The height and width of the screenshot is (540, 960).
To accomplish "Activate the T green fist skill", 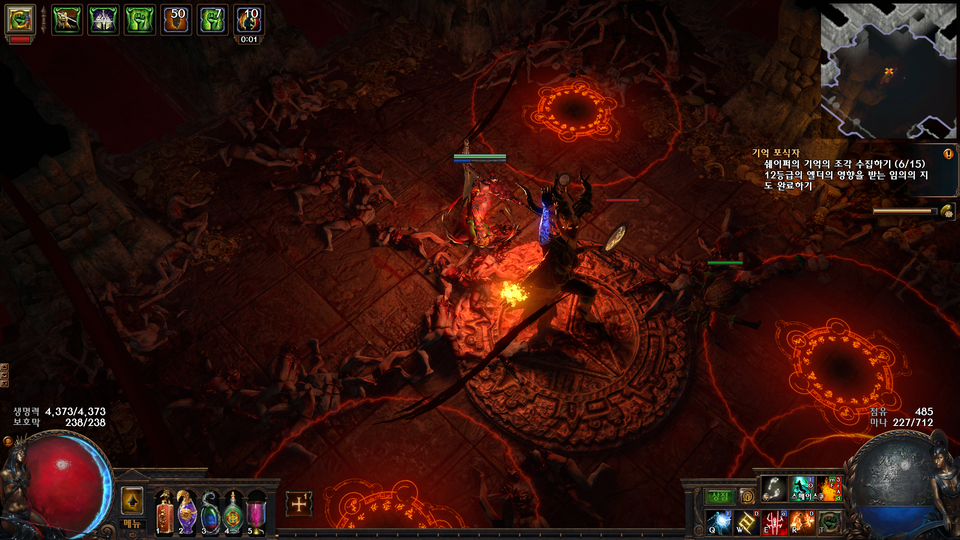I will tap(830, 521).
